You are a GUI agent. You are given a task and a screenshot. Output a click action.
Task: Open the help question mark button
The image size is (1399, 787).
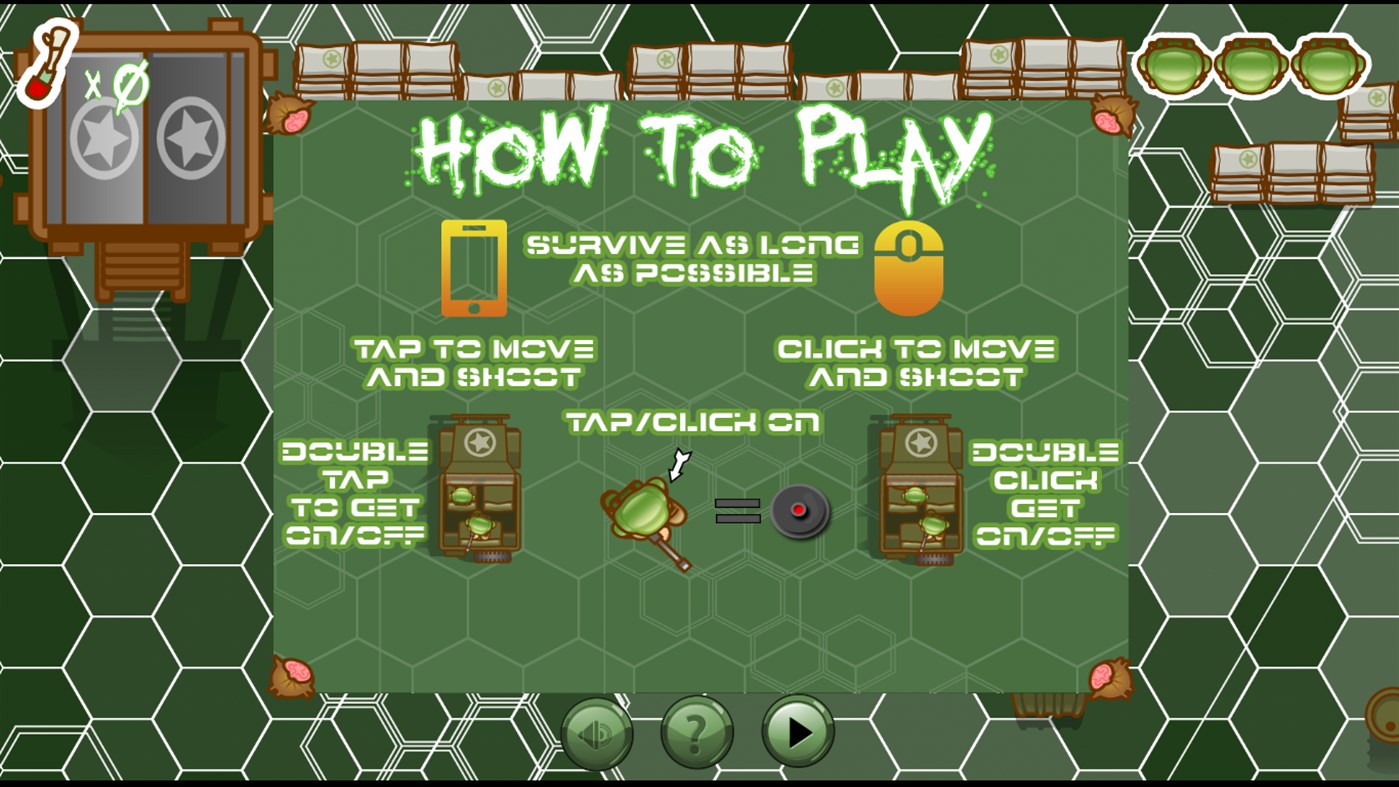point(696,732)
